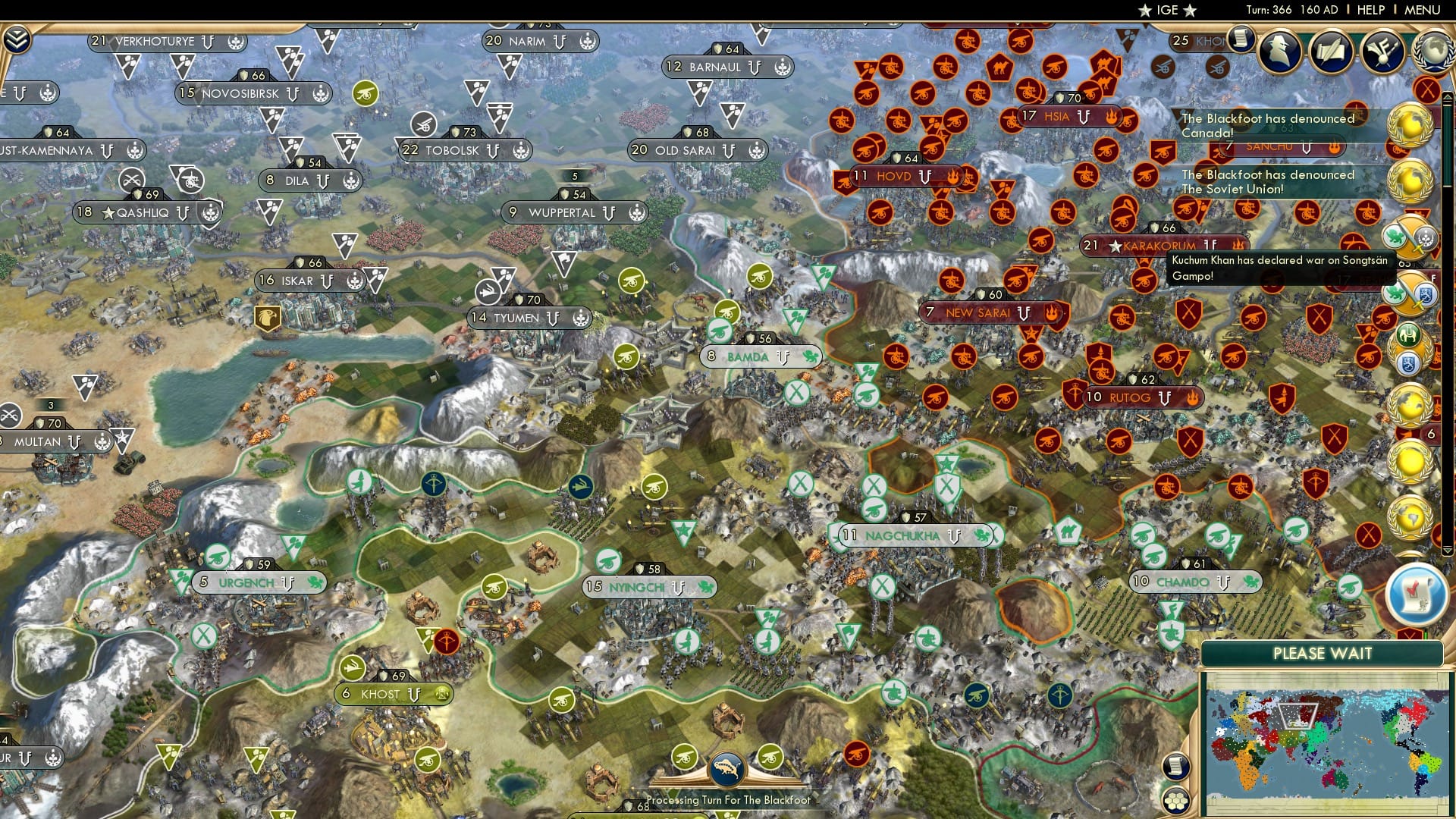Viewport: 1456px width, 819px height.
Task: Click the blue Finland crest notification icon
Action: [1407, 362]
